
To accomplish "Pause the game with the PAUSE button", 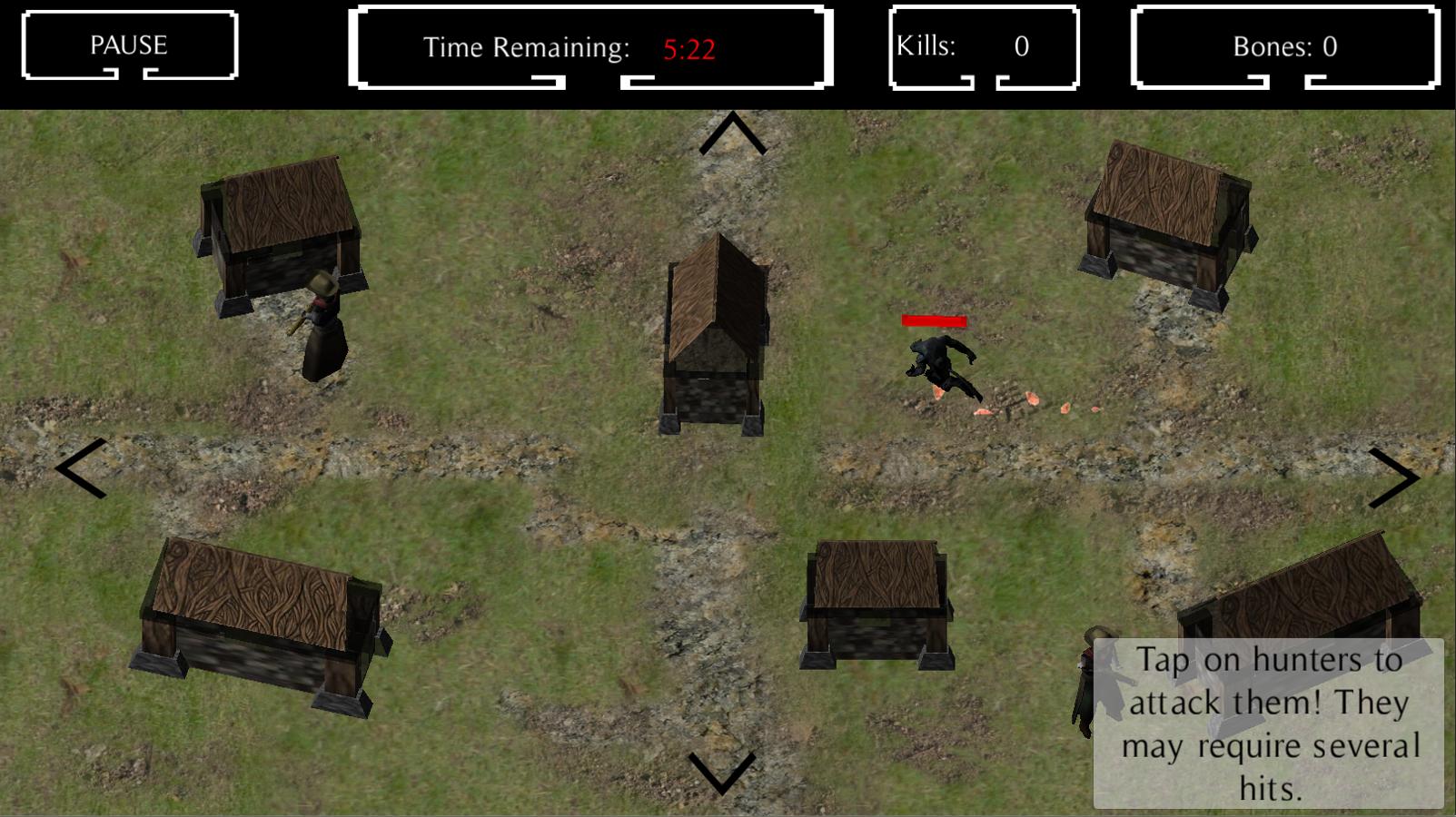I will (x=129, y=45).
